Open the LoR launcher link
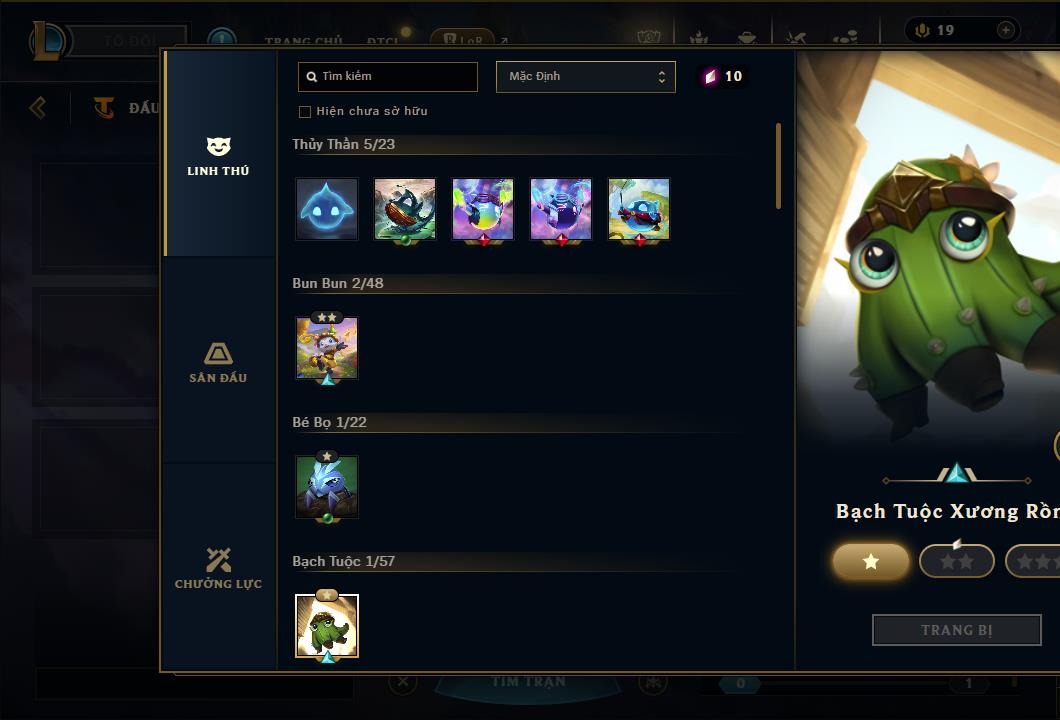The width and height of the screenshot is (1060, 720). pyautogui.click(x=463, y=41)
